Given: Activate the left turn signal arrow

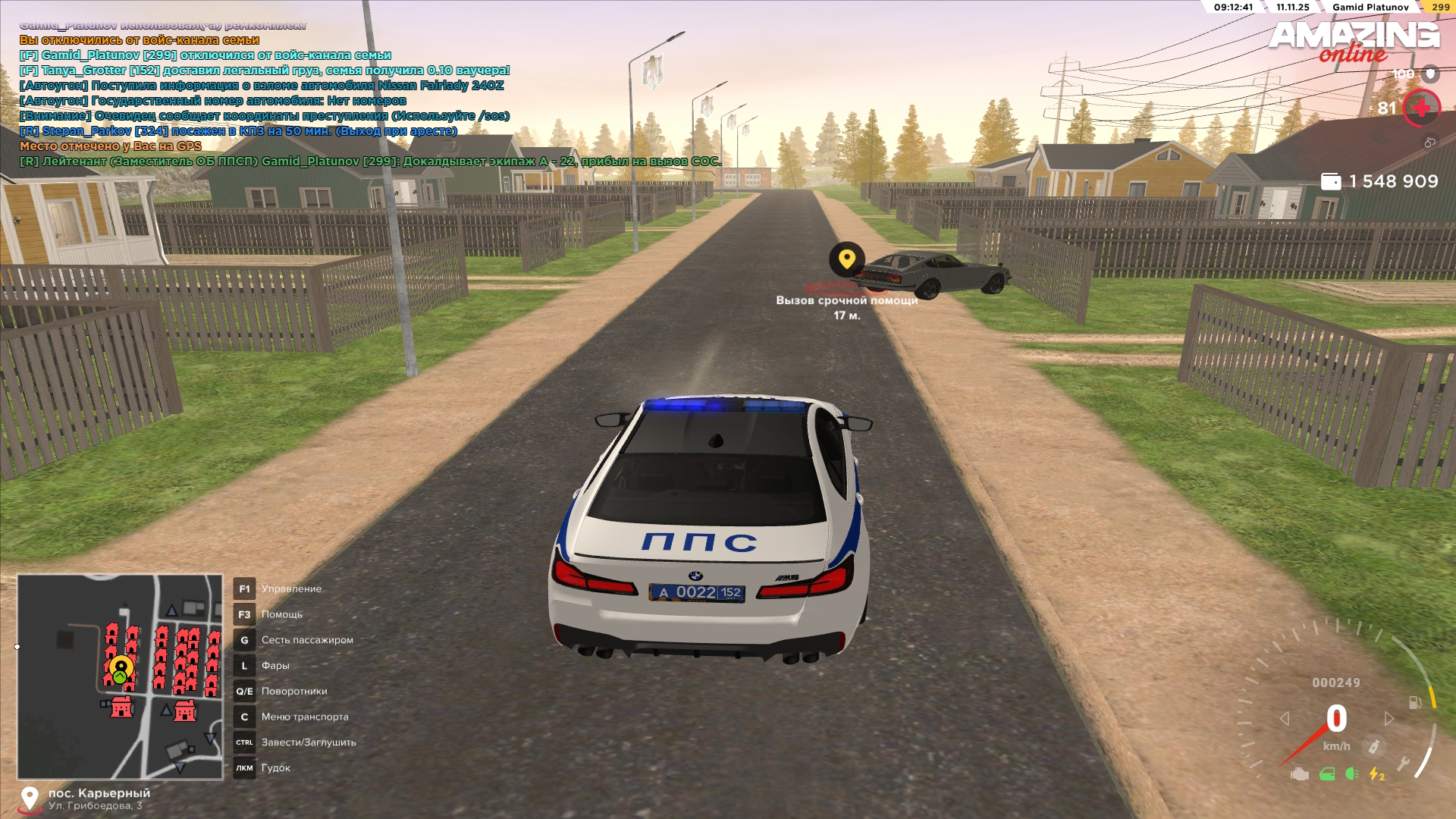Looking at the screenshot, I should coord(1285,718).
